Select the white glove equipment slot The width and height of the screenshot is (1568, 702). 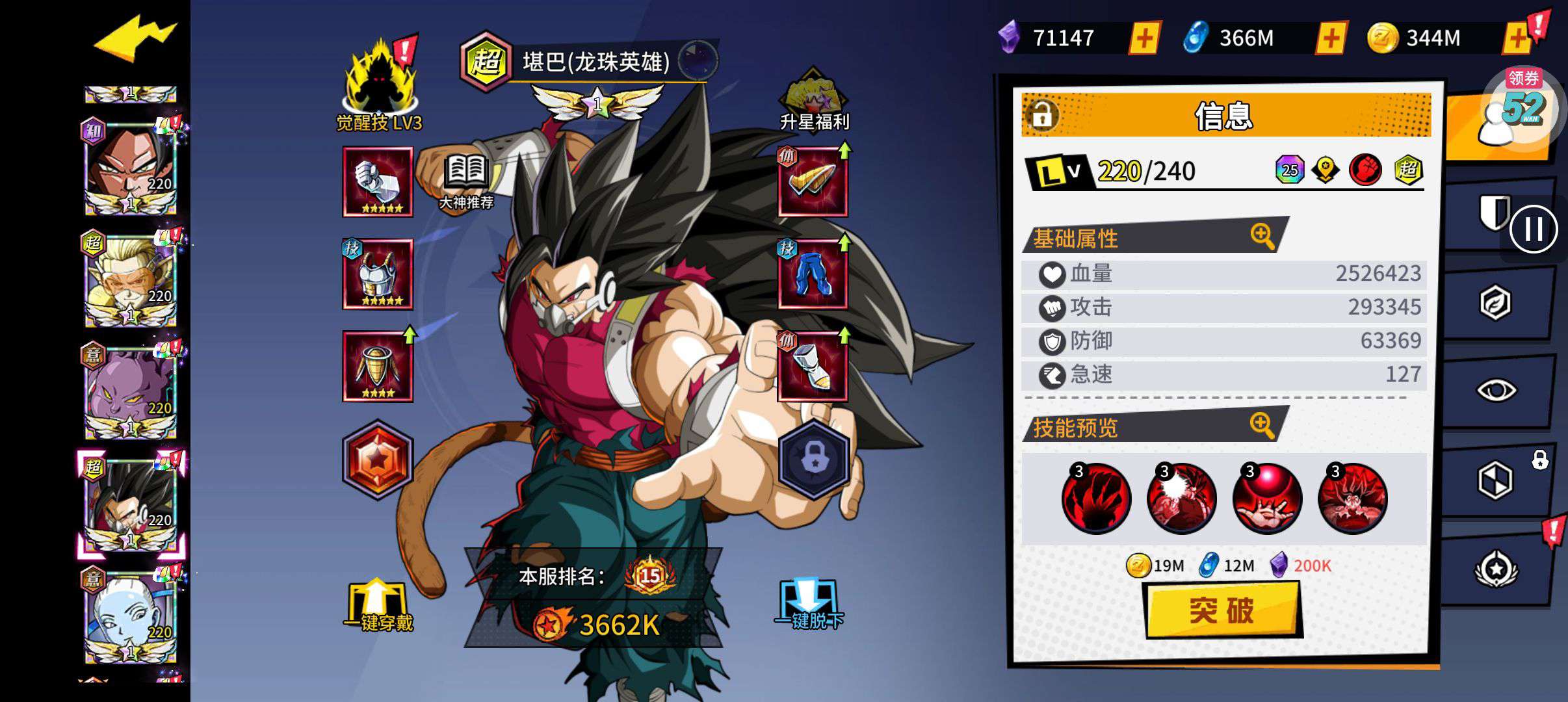[378, 181]
